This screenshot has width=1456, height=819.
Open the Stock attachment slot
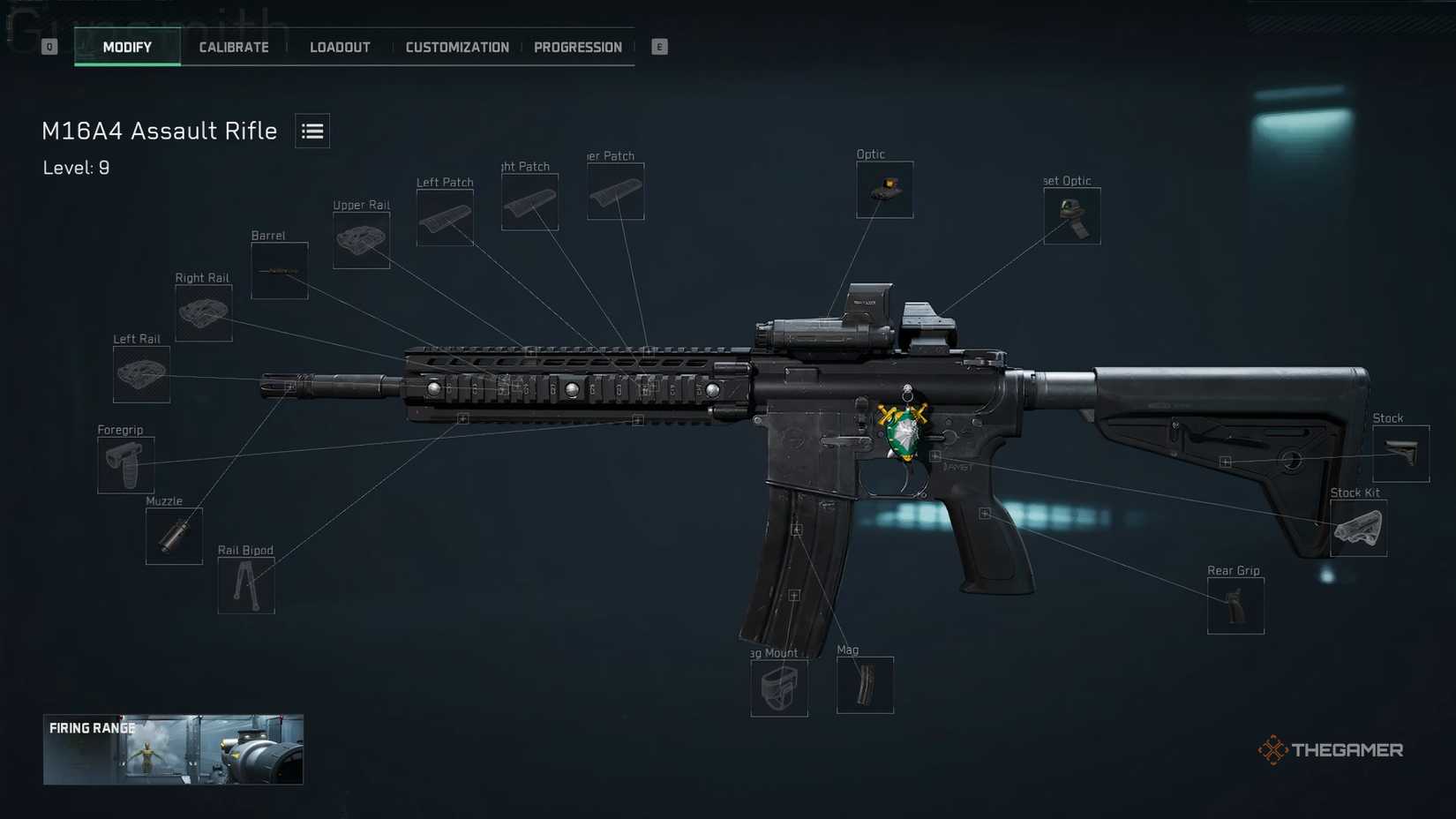click(1400, 454)
